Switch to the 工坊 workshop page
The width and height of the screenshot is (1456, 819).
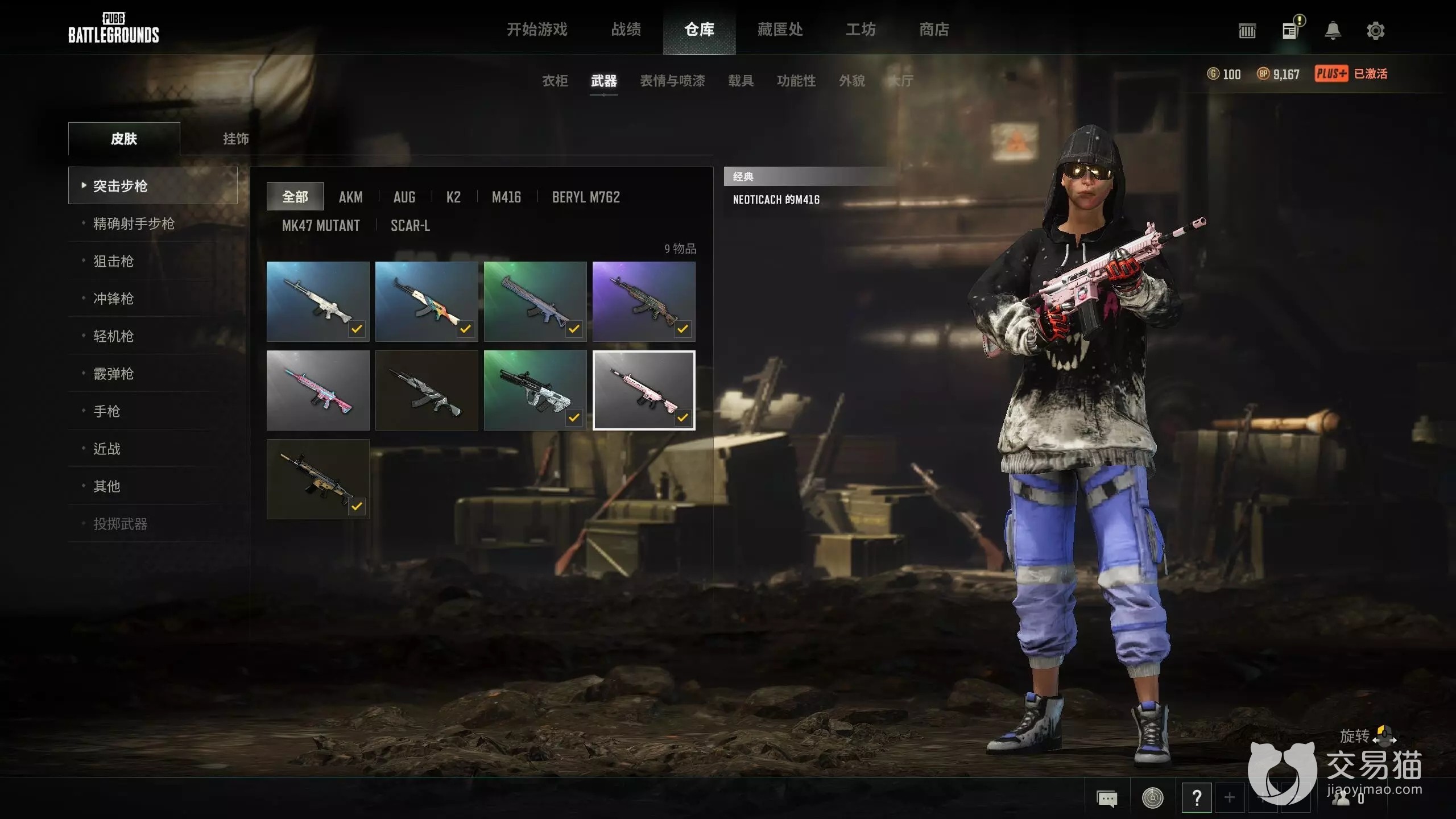coord(861,30)
